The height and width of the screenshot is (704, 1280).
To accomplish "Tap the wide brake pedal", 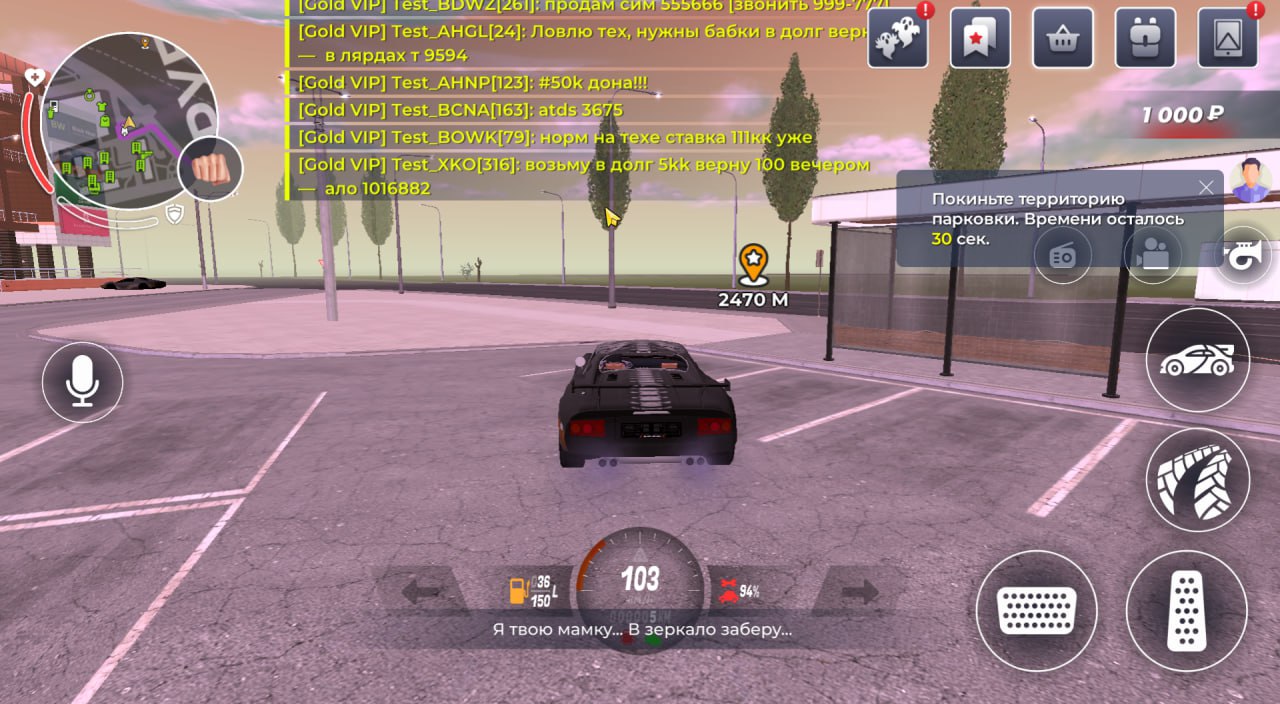I will (1036, 610).
